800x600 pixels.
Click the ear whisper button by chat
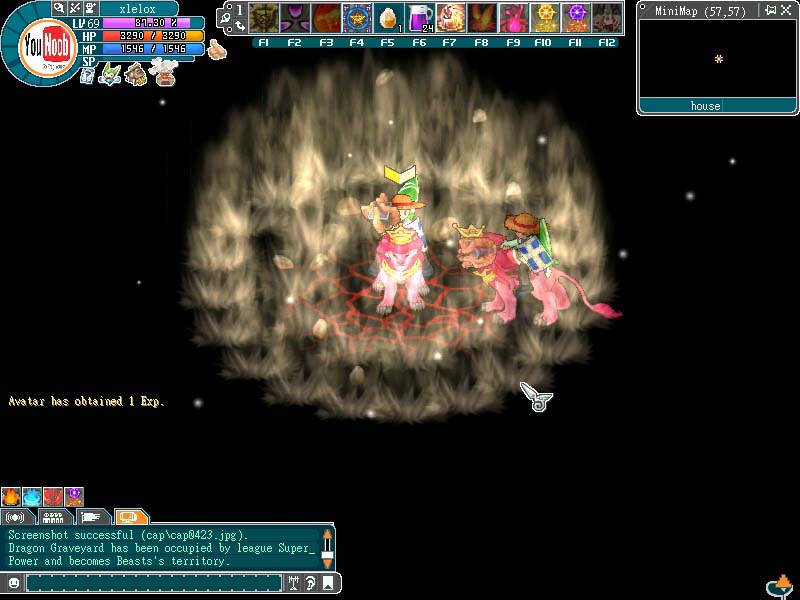pyautogui.click(x=310, y=582)
